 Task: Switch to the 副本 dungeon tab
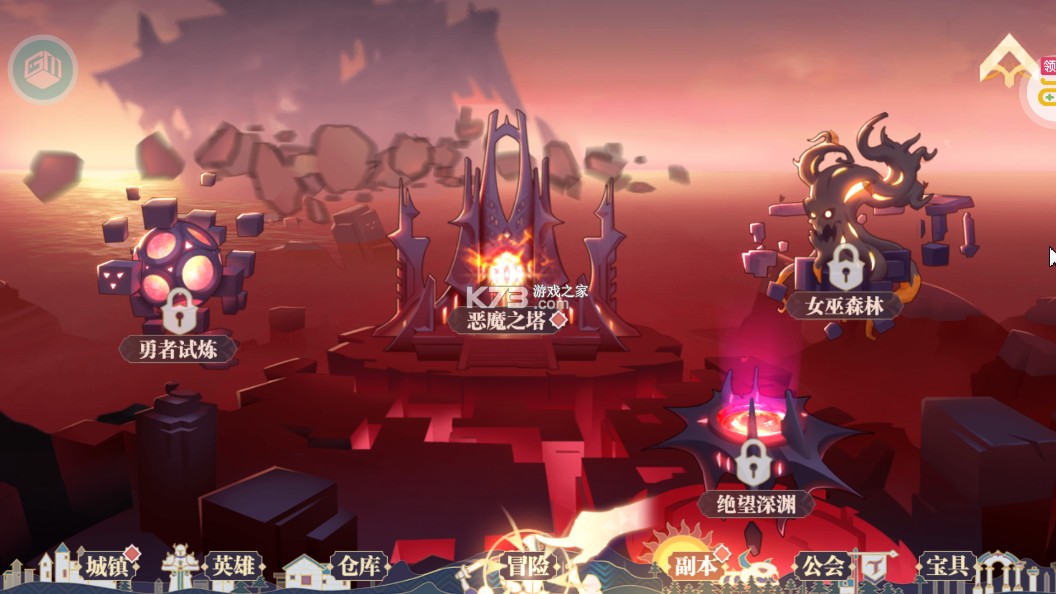pos(694,566)
